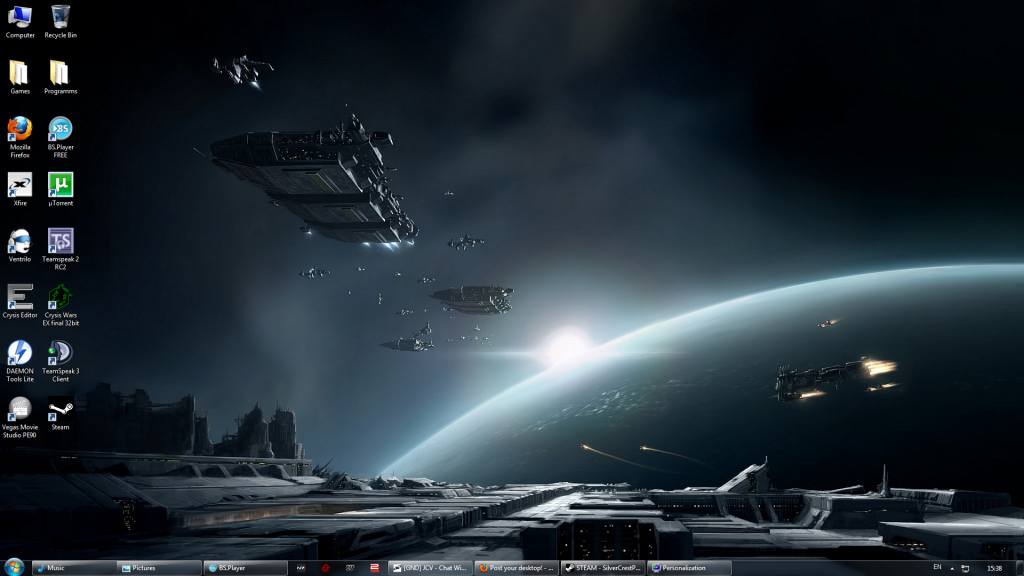The image size is (1024, 576).
Task: Open the Recycle Bin
Action: coord(60,18)
